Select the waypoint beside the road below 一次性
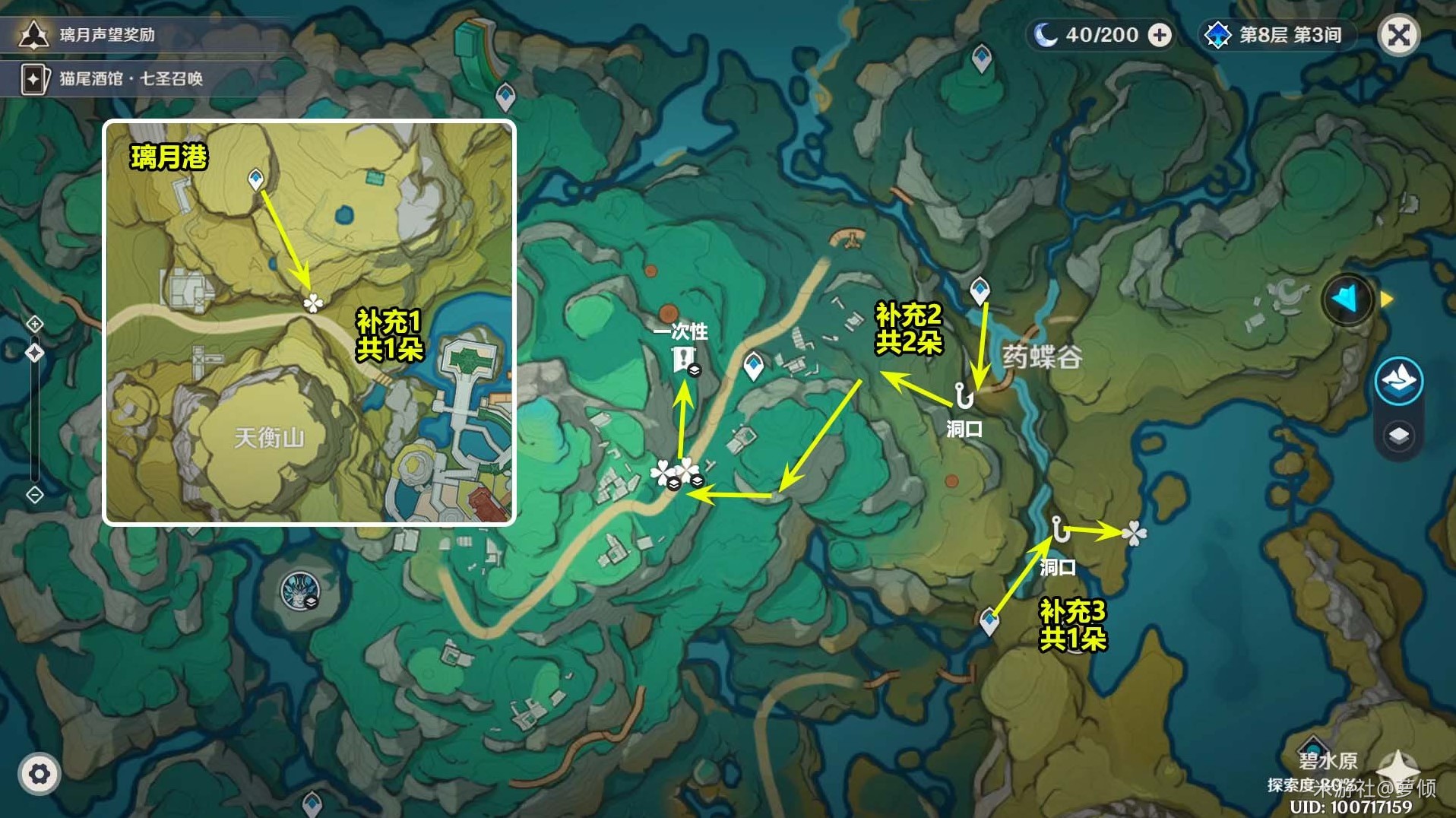 (x=753, y=366)
